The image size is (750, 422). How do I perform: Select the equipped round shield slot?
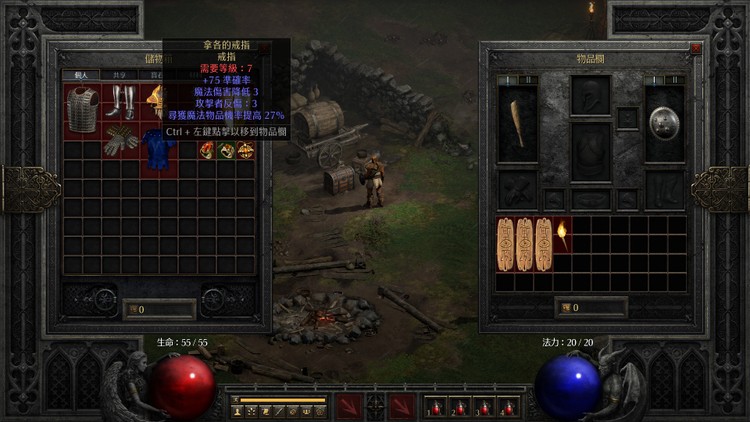pos(664,123)
